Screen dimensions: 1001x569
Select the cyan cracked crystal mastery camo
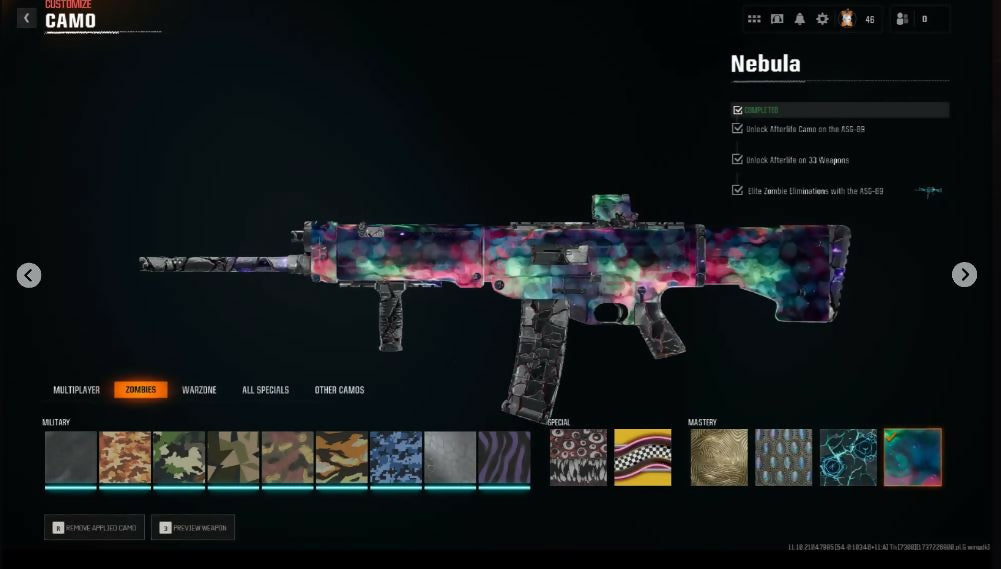click(x=848, y=458)
